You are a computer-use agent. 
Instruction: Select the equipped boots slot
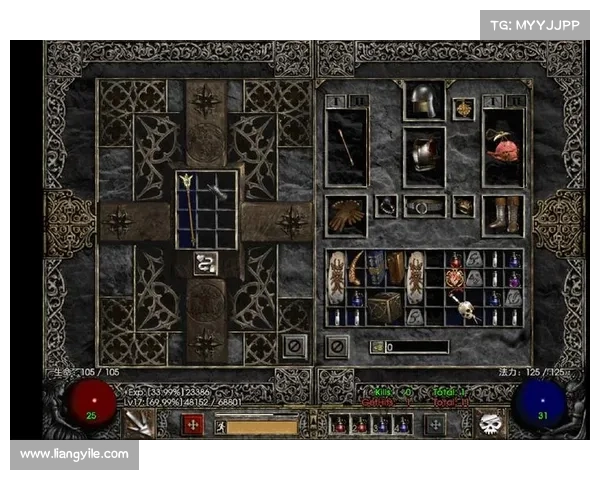pyautogui.click(x=503, y=214)
